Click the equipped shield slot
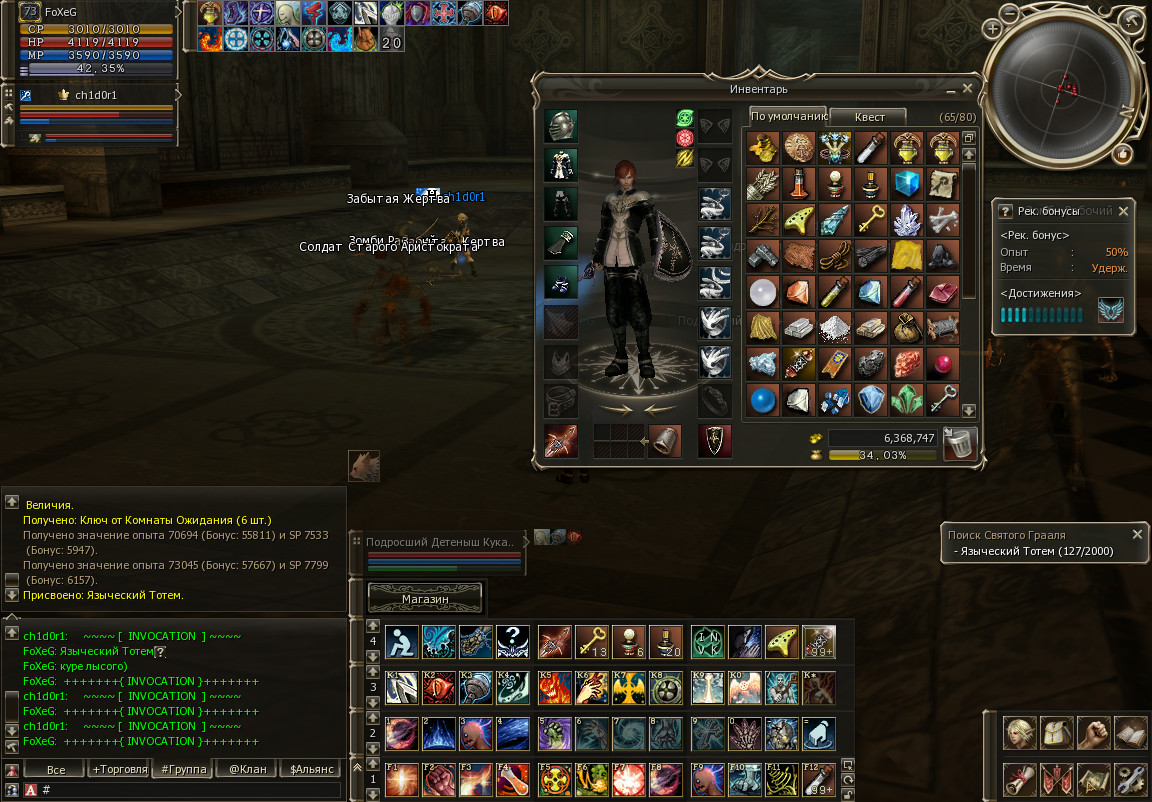This screenshot has height=802, width=1152. pyautogui.click(x=714, y=440)
